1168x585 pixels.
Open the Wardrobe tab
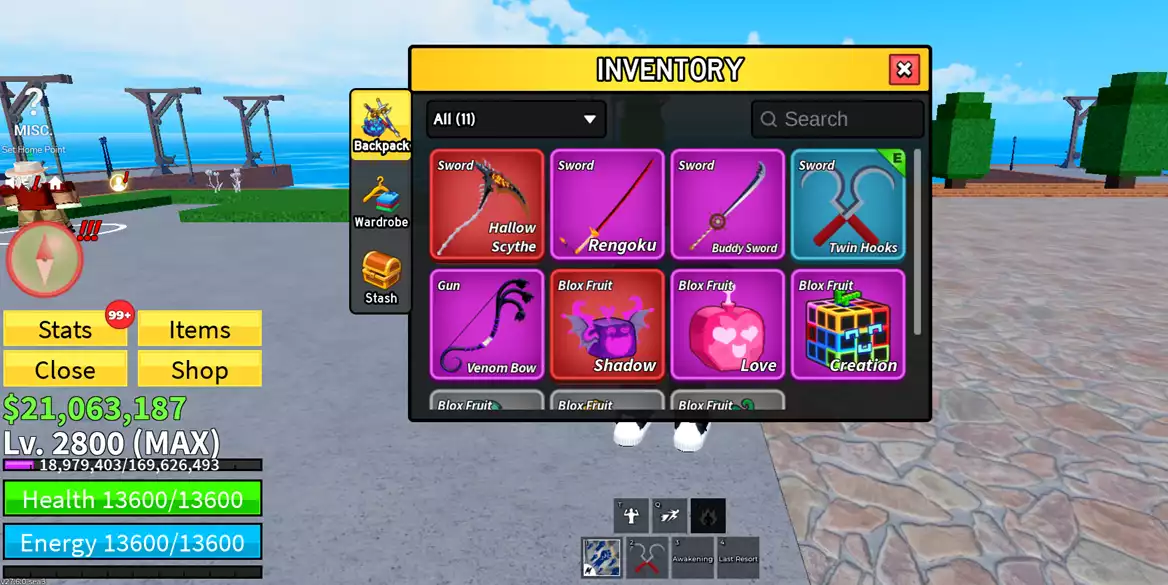(381, 203)
